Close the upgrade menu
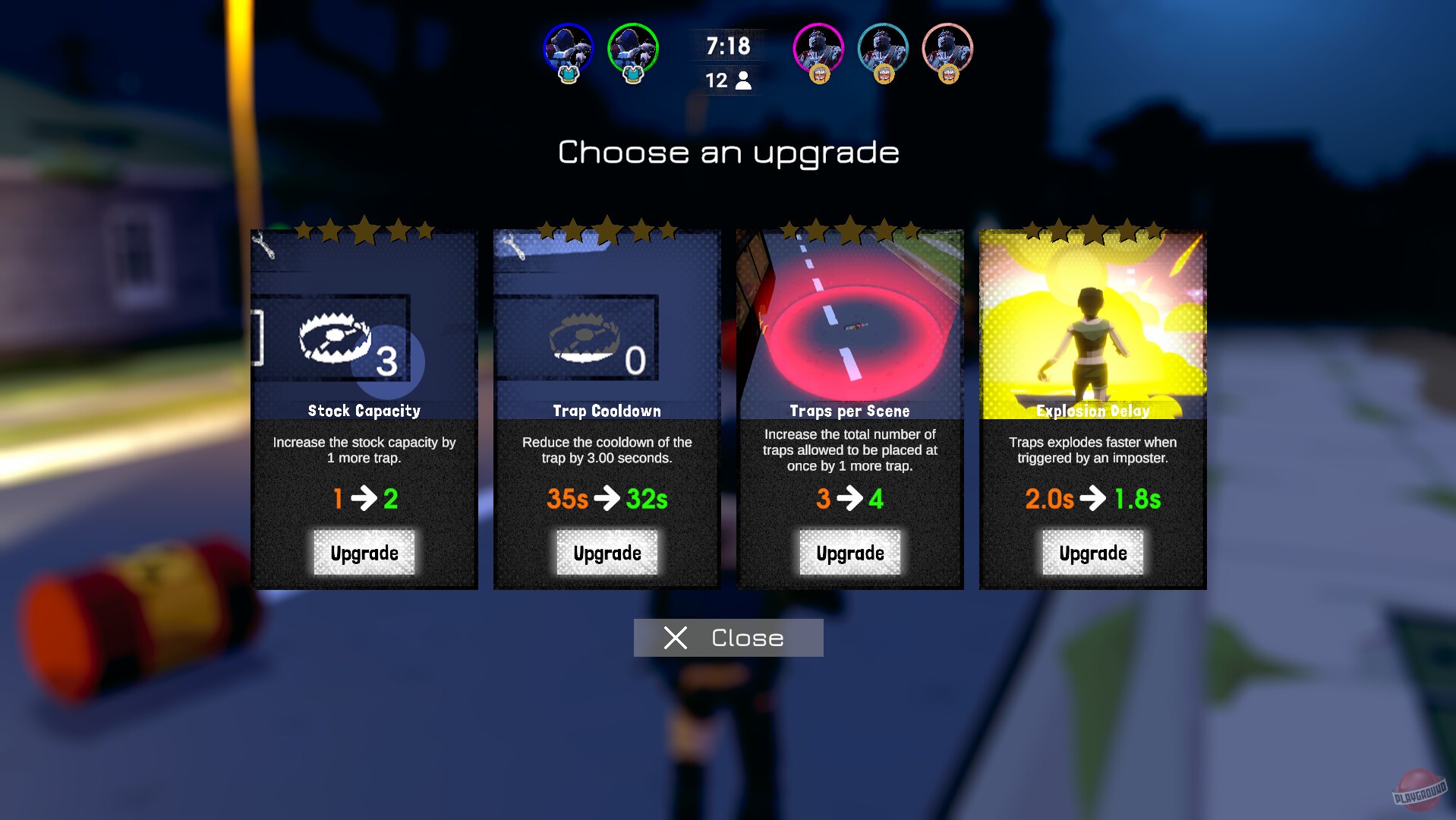Image resolution: width=1456 pixels, height=820 pixels. [x=727, y=638]
